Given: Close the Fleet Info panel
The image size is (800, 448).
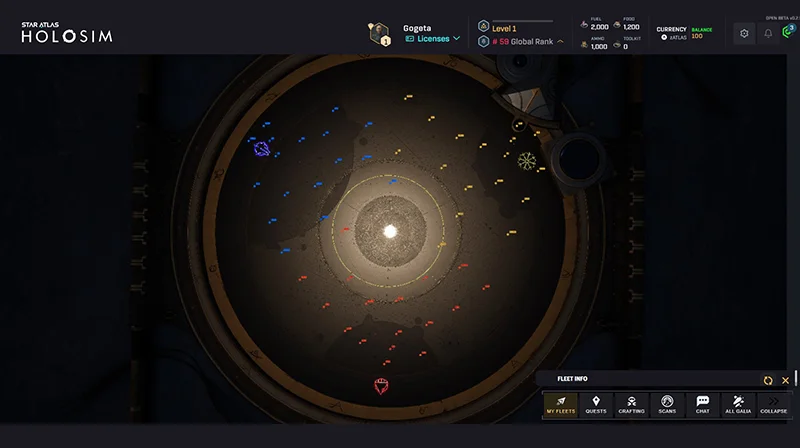Looking at the screenshot, I should click(x=785, y=380).
